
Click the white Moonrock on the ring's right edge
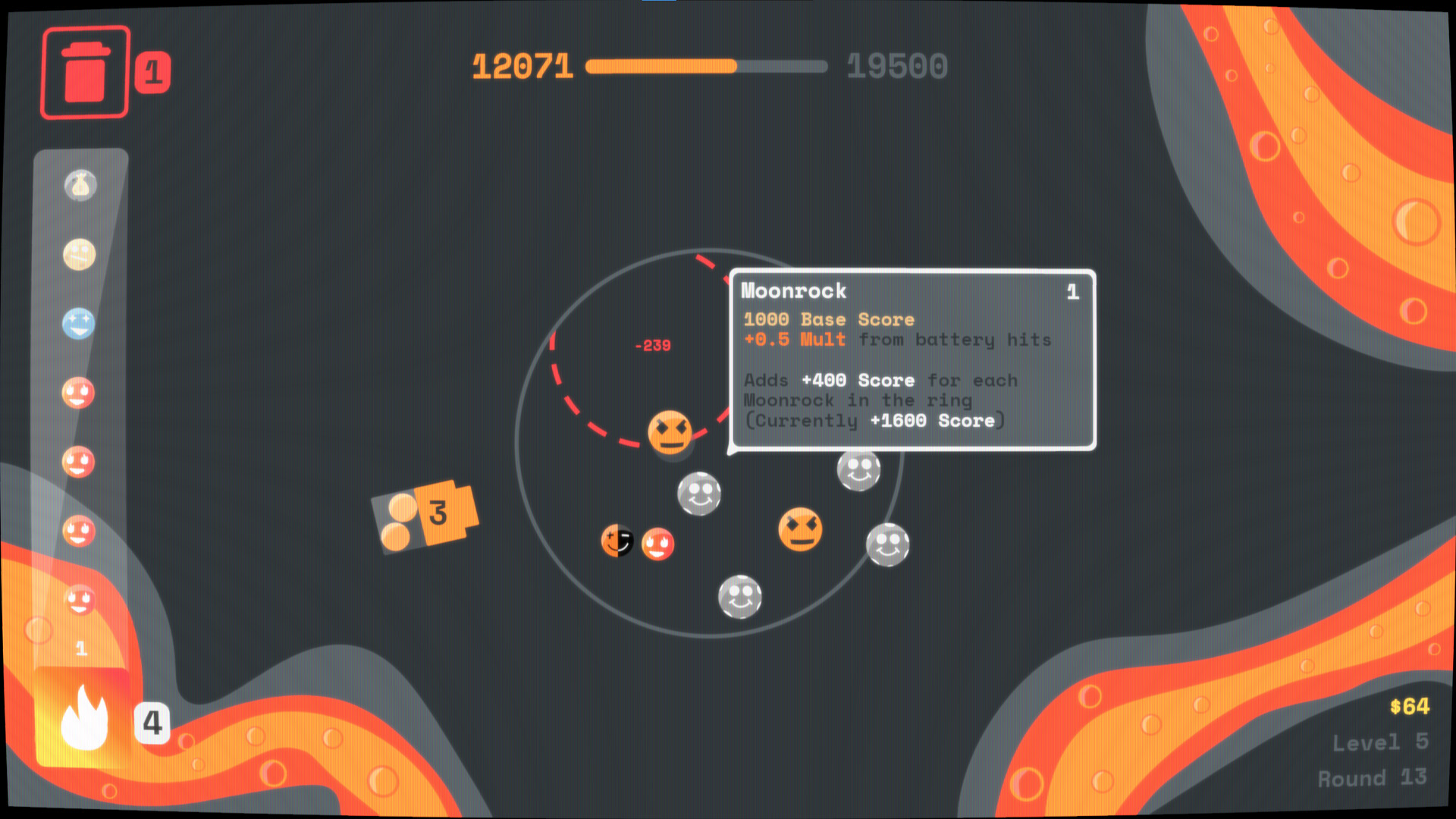pyautogui.click(x=886, y=544)
